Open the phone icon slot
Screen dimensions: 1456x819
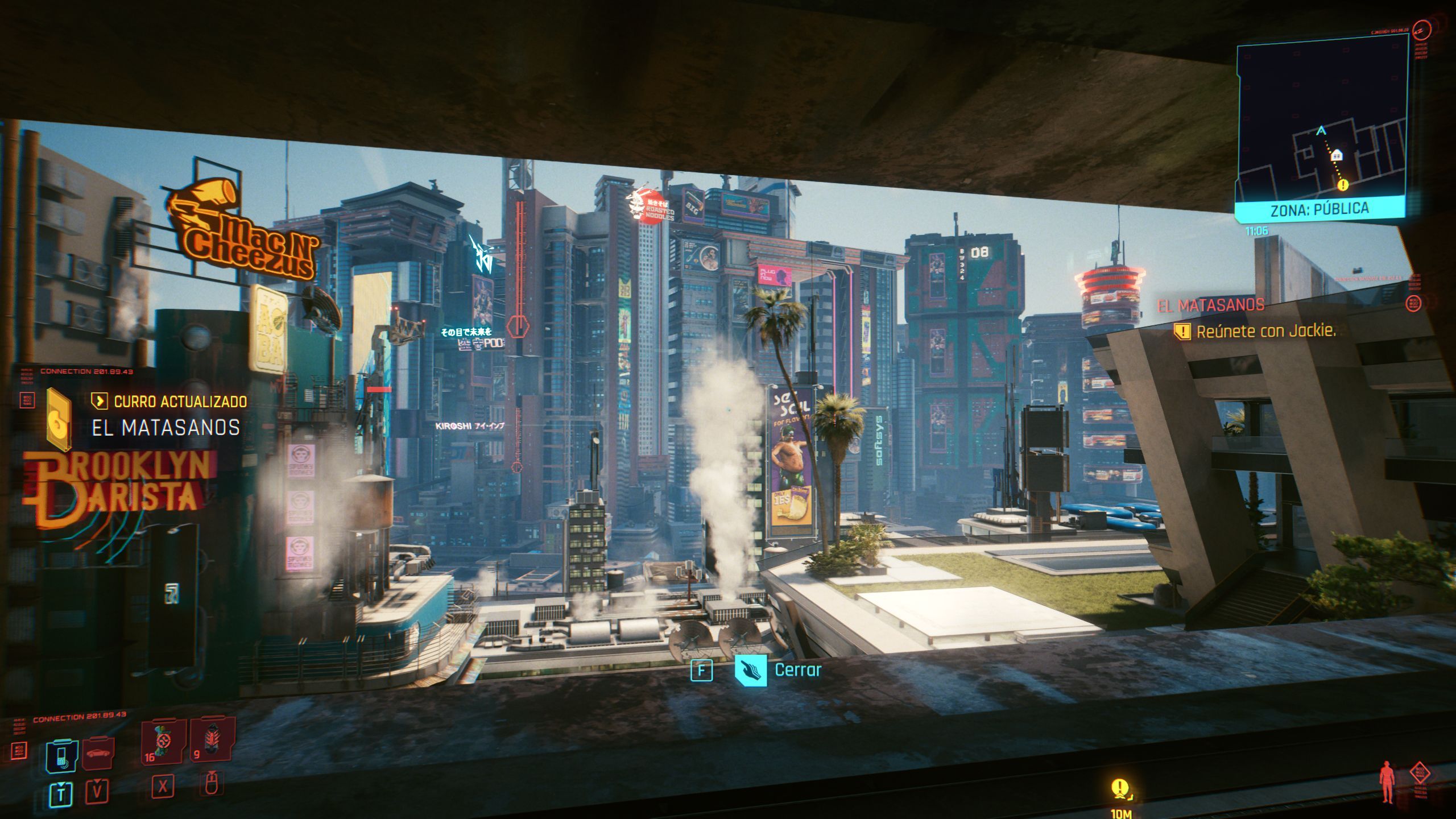pyautogui.click(x=61, y=756)
